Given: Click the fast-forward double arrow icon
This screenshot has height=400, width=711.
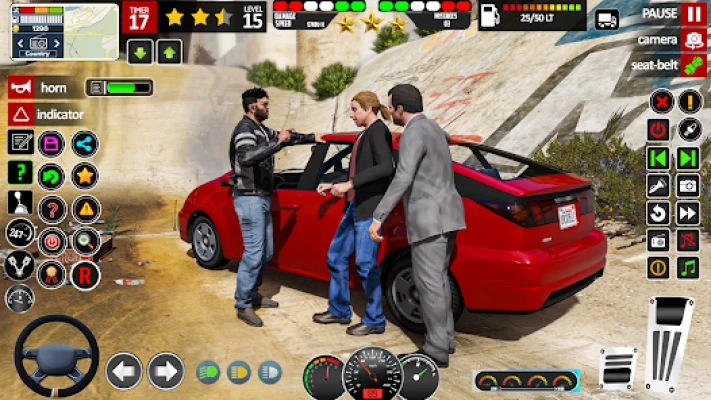Looking at the screenshot, I should click(688, 213).
